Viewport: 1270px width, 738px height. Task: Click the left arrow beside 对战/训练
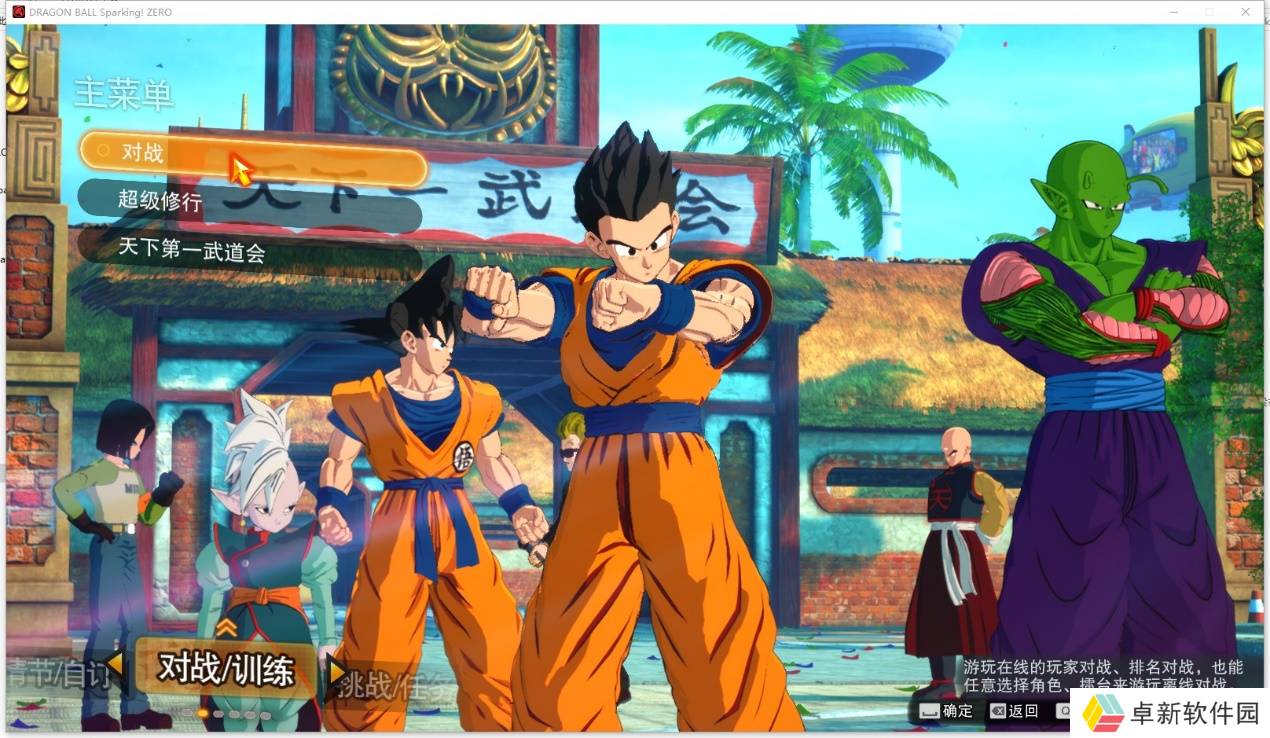(x=116, y=663)
